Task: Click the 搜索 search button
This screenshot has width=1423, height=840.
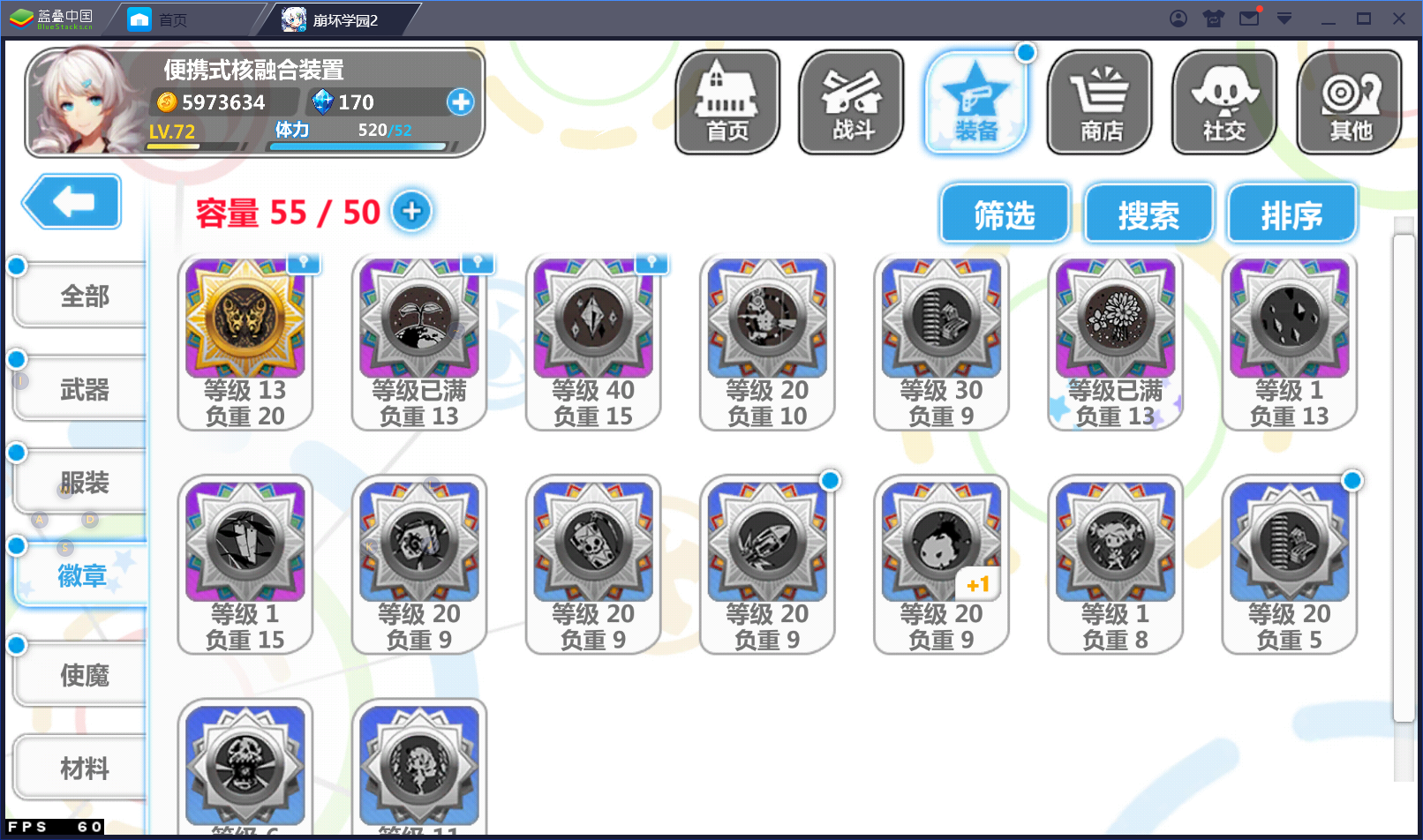Action: [1149, 214]
